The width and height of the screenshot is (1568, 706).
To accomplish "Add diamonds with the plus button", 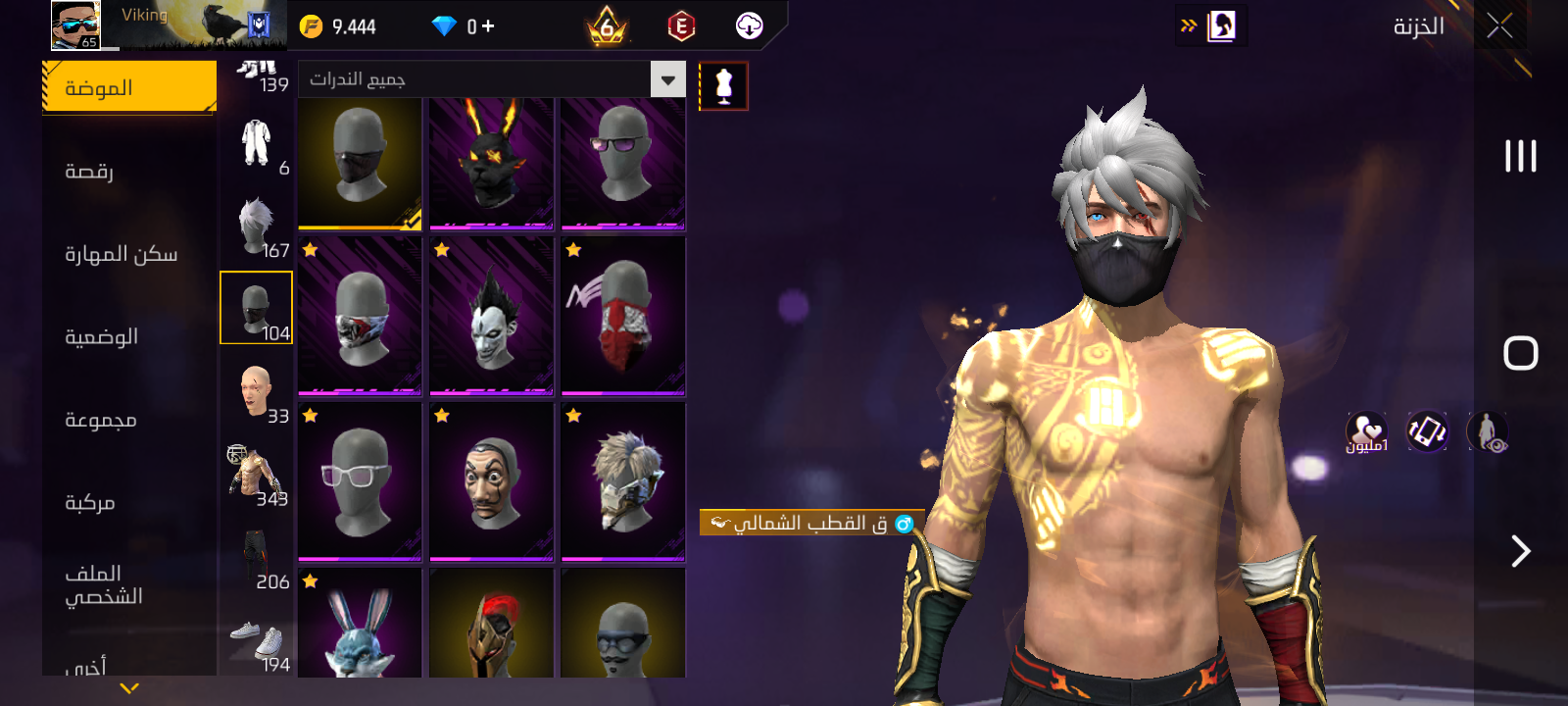I will tap(488, 26).
